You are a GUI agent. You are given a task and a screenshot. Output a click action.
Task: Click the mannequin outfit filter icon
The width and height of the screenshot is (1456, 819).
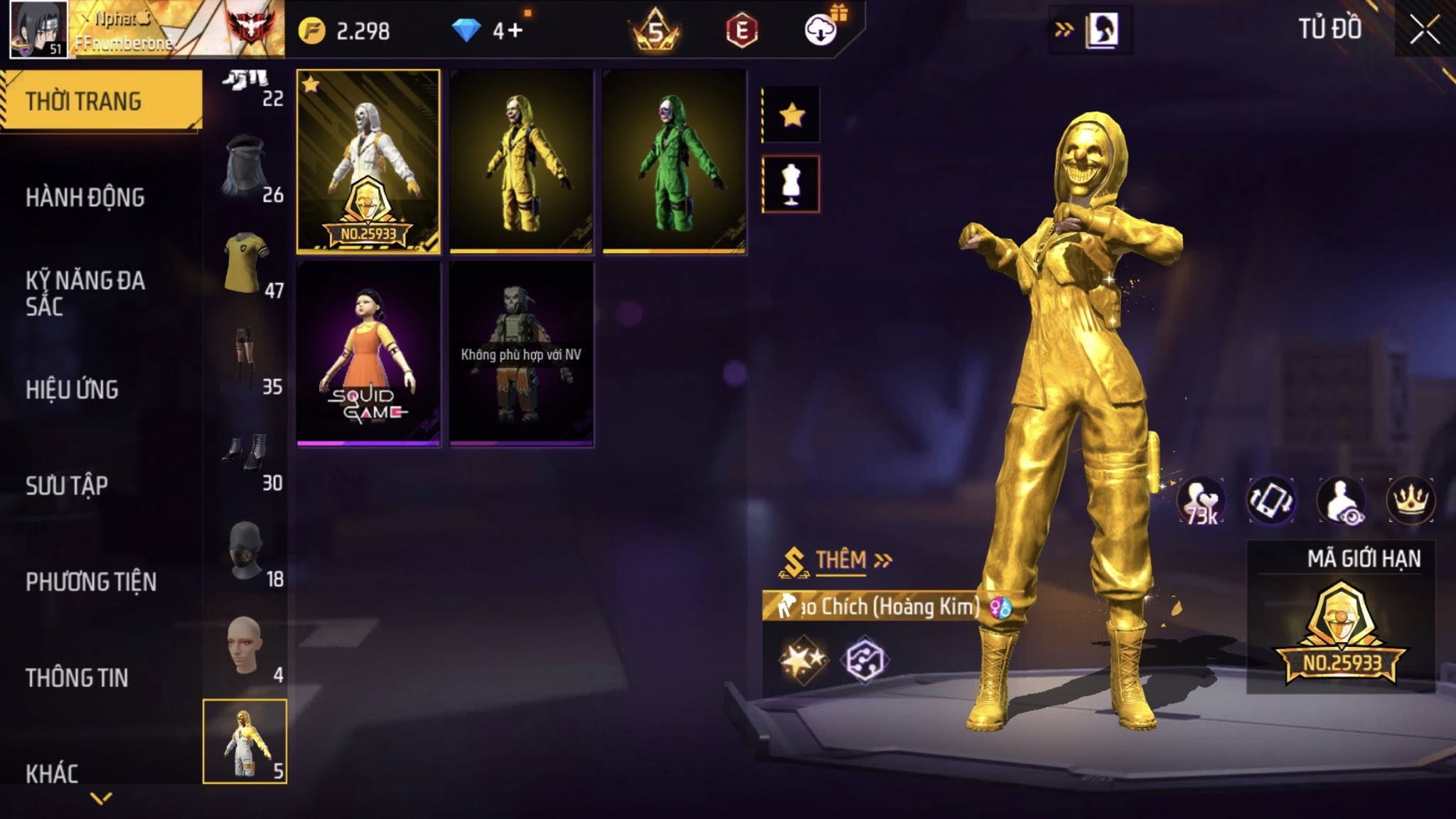tap(791, 184)
